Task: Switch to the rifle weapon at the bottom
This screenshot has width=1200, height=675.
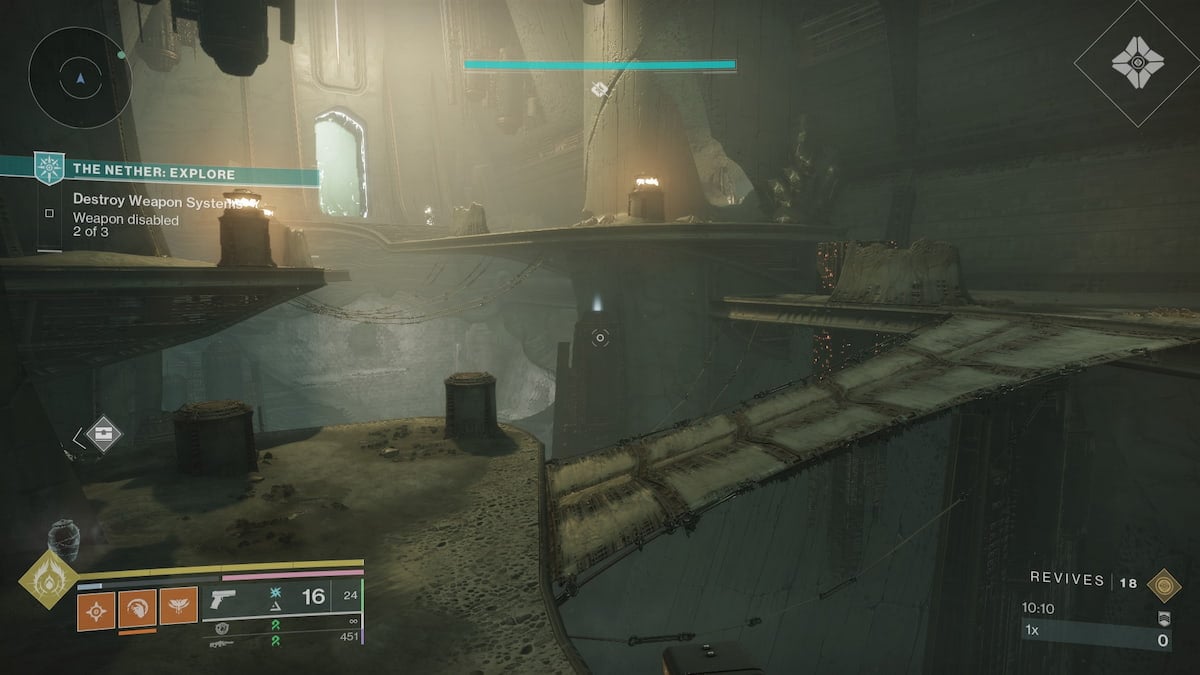Action: coord(222,645)
